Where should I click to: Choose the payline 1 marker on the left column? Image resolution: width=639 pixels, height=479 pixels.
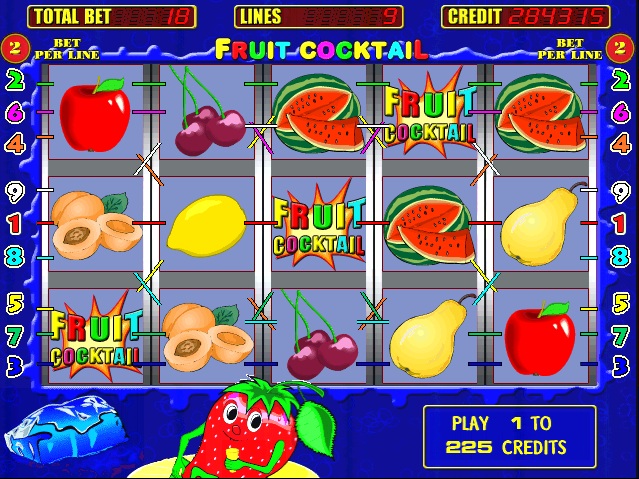(x=15, y=222)
